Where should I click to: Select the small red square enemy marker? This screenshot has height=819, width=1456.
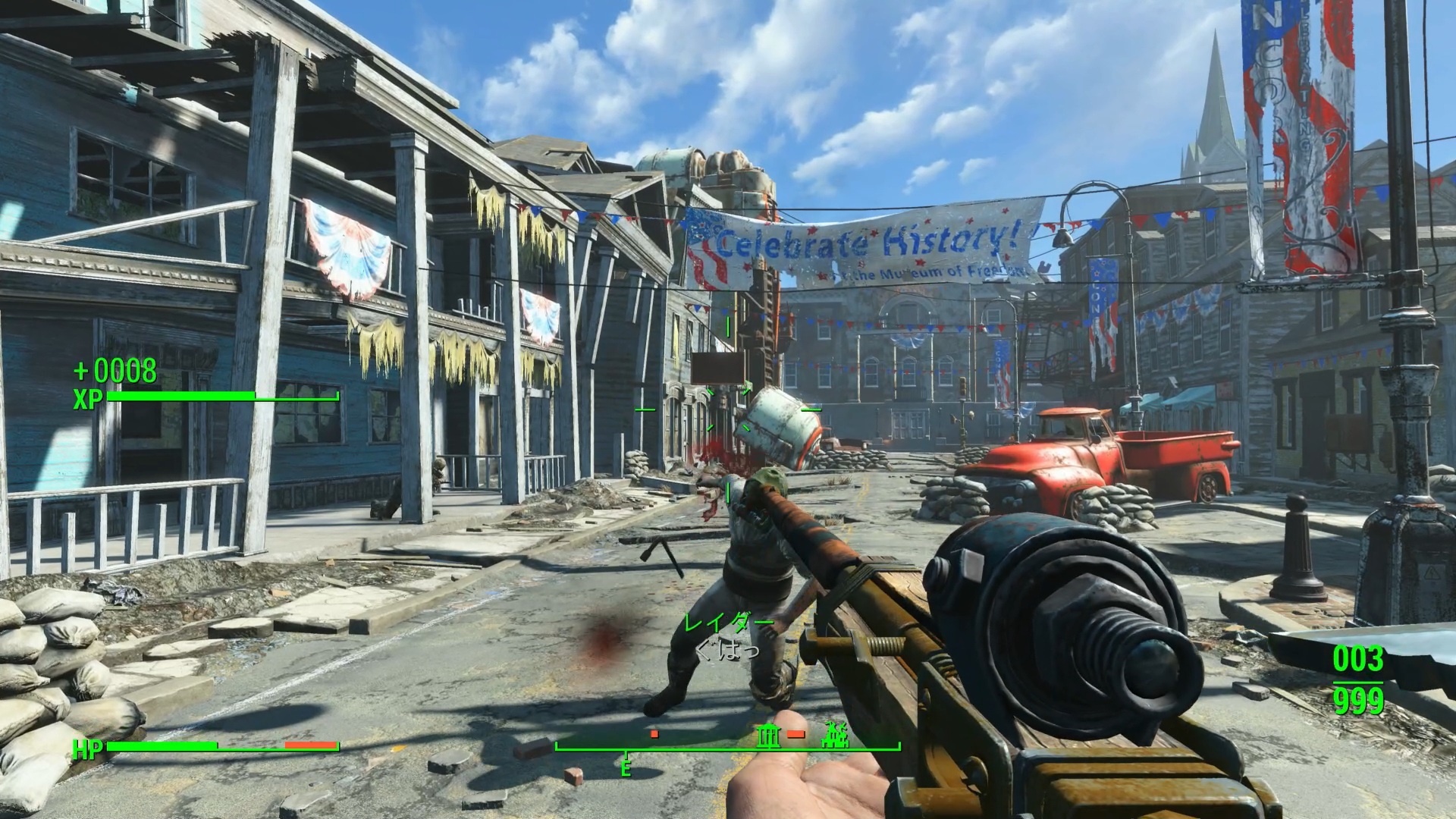tap(654, 734)
